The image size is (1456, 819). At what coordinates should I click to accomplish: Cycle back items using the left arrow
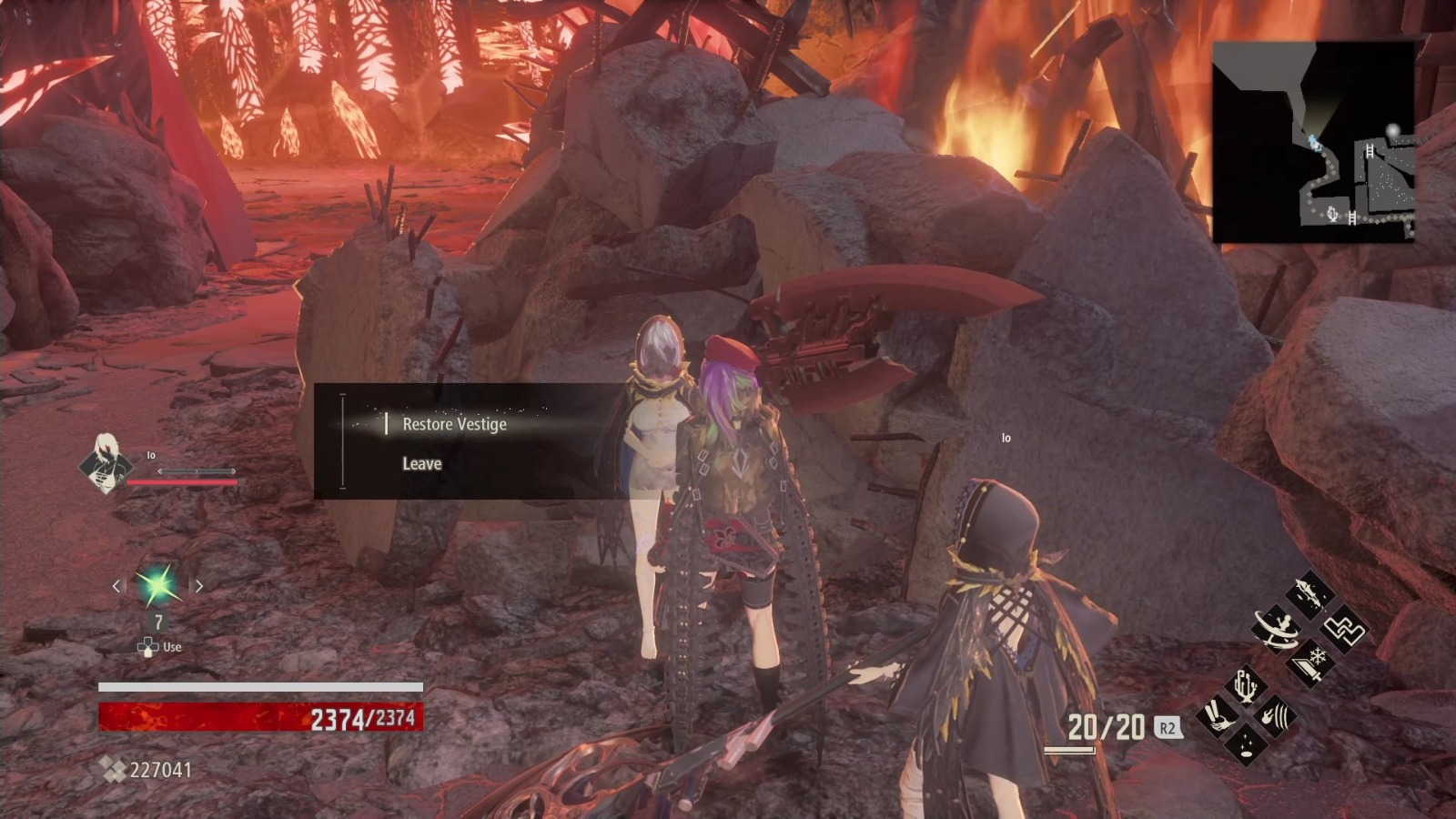(116, 586)
